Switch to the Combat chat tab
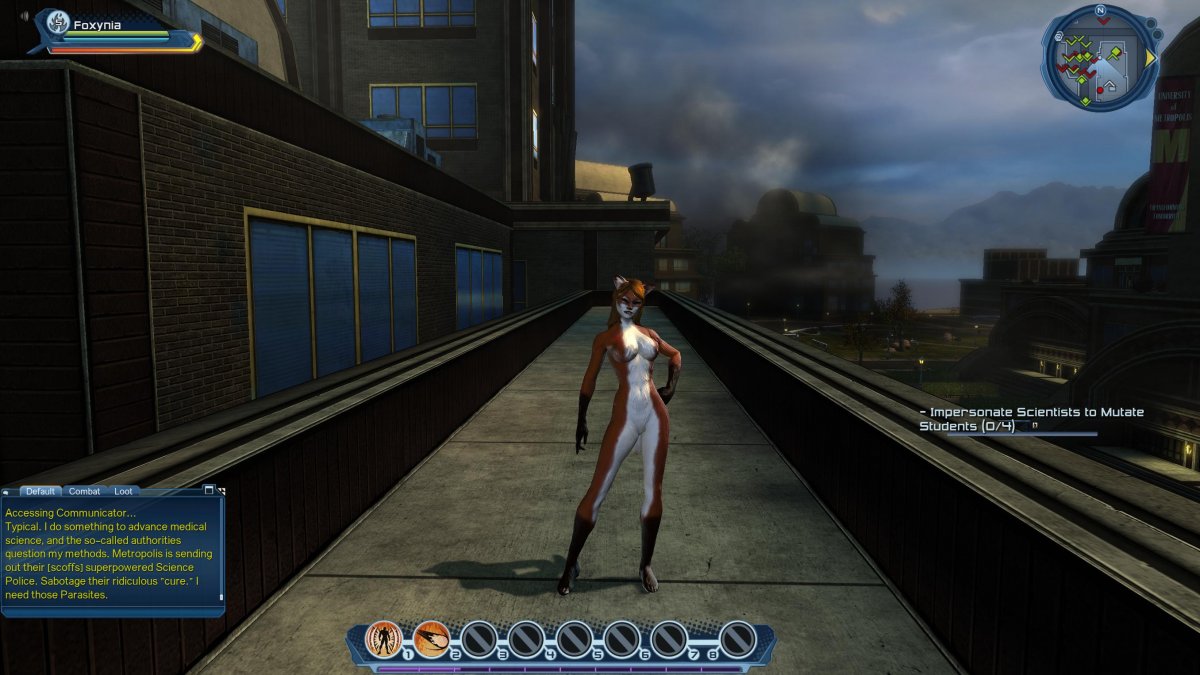Image resolution: width=1200 pixels, height=675 pixels. point(84,491)
